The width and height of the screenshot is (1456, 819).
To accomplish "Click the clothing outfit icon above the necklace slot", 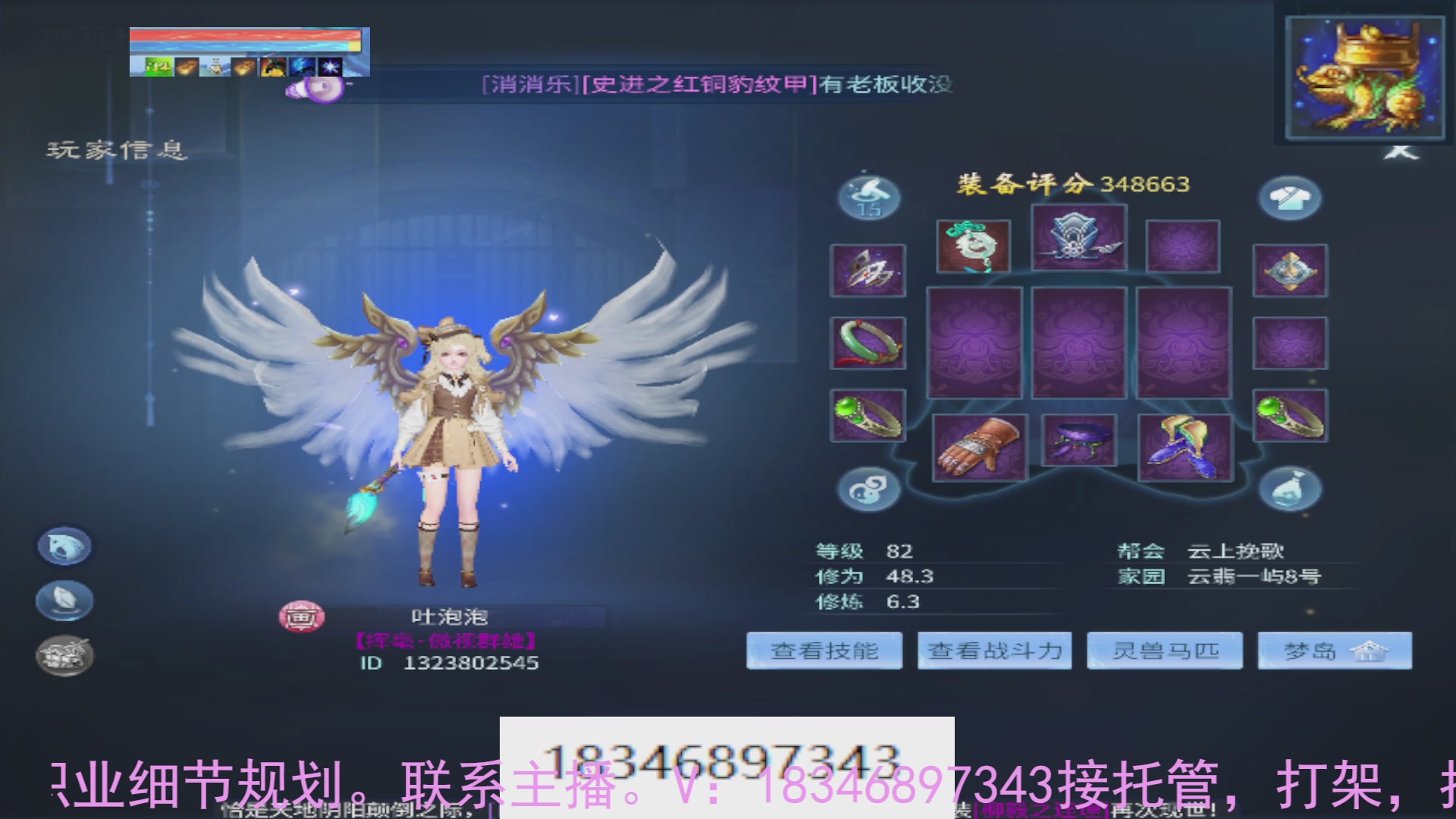I will (1291, 196).
